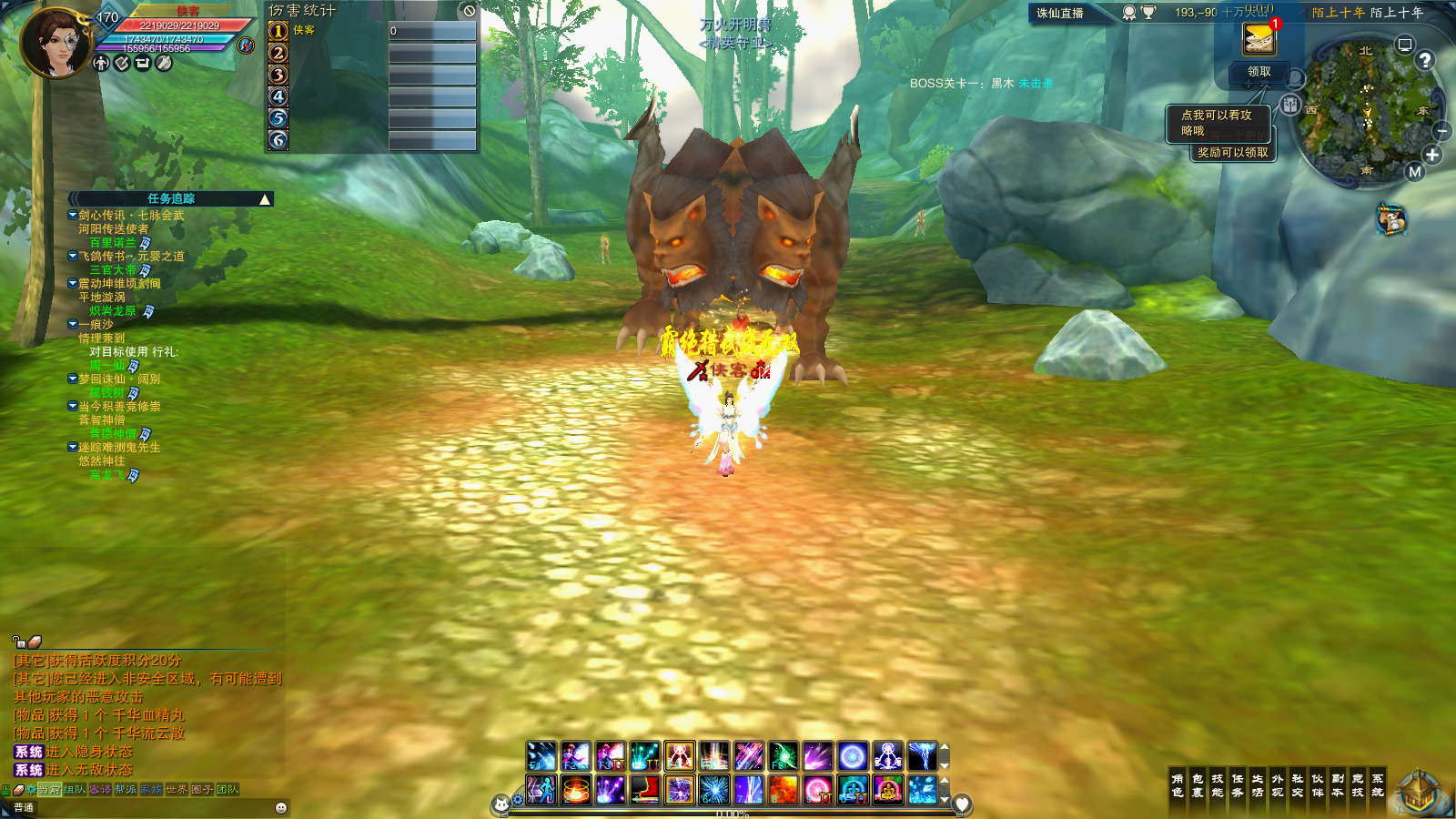
Task: Open the 技能 skills menu
Action: 1218,785
